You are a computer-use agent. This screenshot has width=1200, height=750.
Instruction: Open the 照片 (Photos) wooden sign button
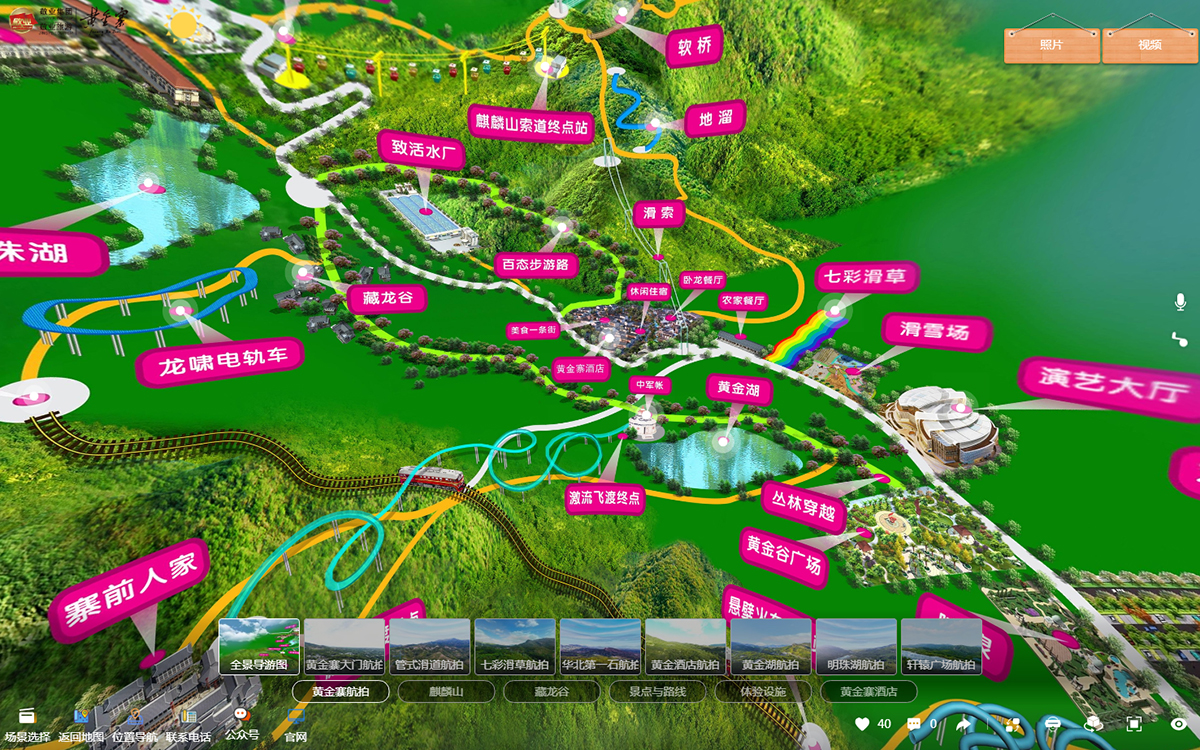tap(1051, 45)
